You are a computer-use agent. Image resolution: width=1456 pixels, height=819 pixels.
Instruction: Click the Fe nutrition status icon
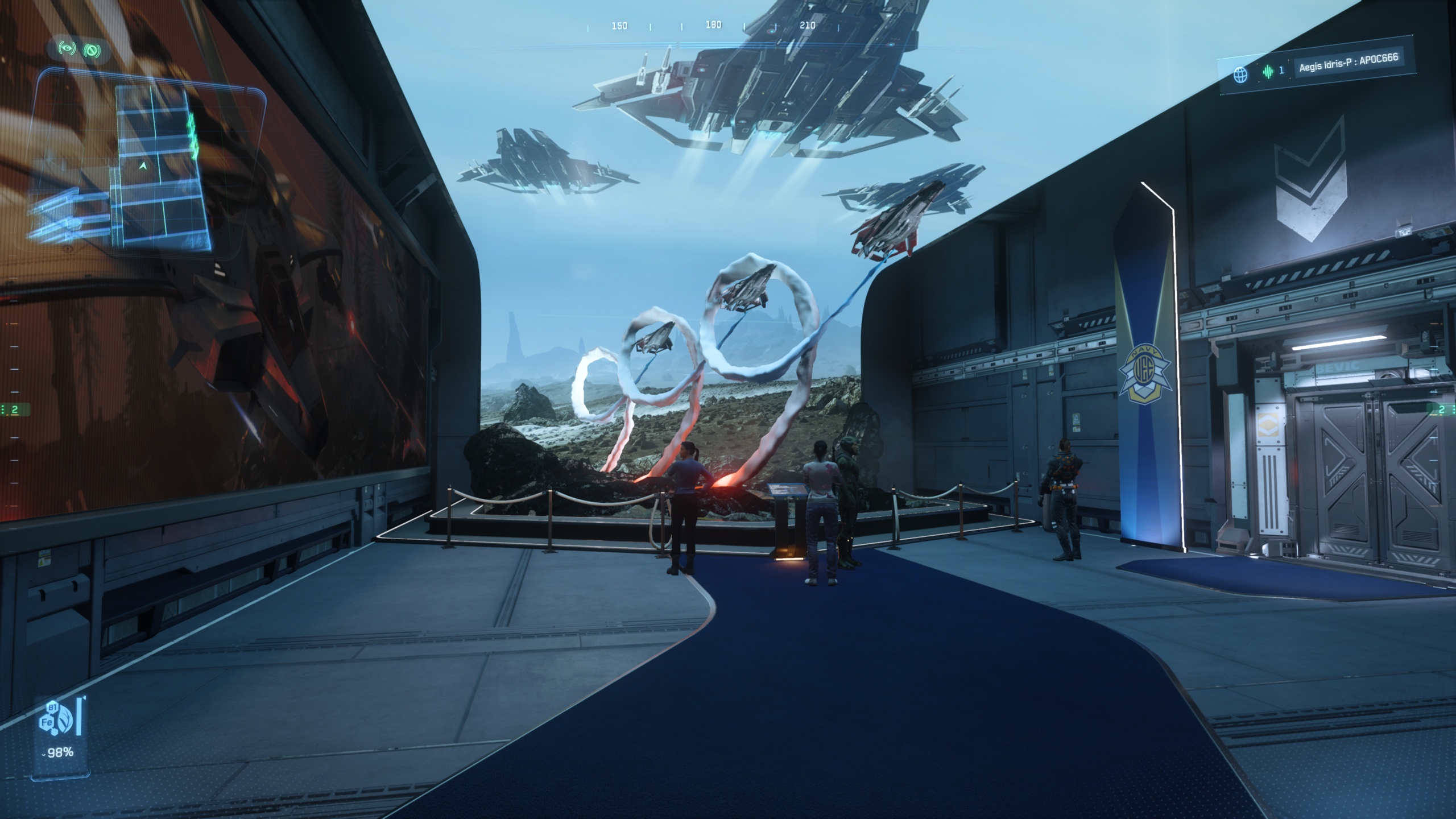pyautogui.click(x=48, y=722)
